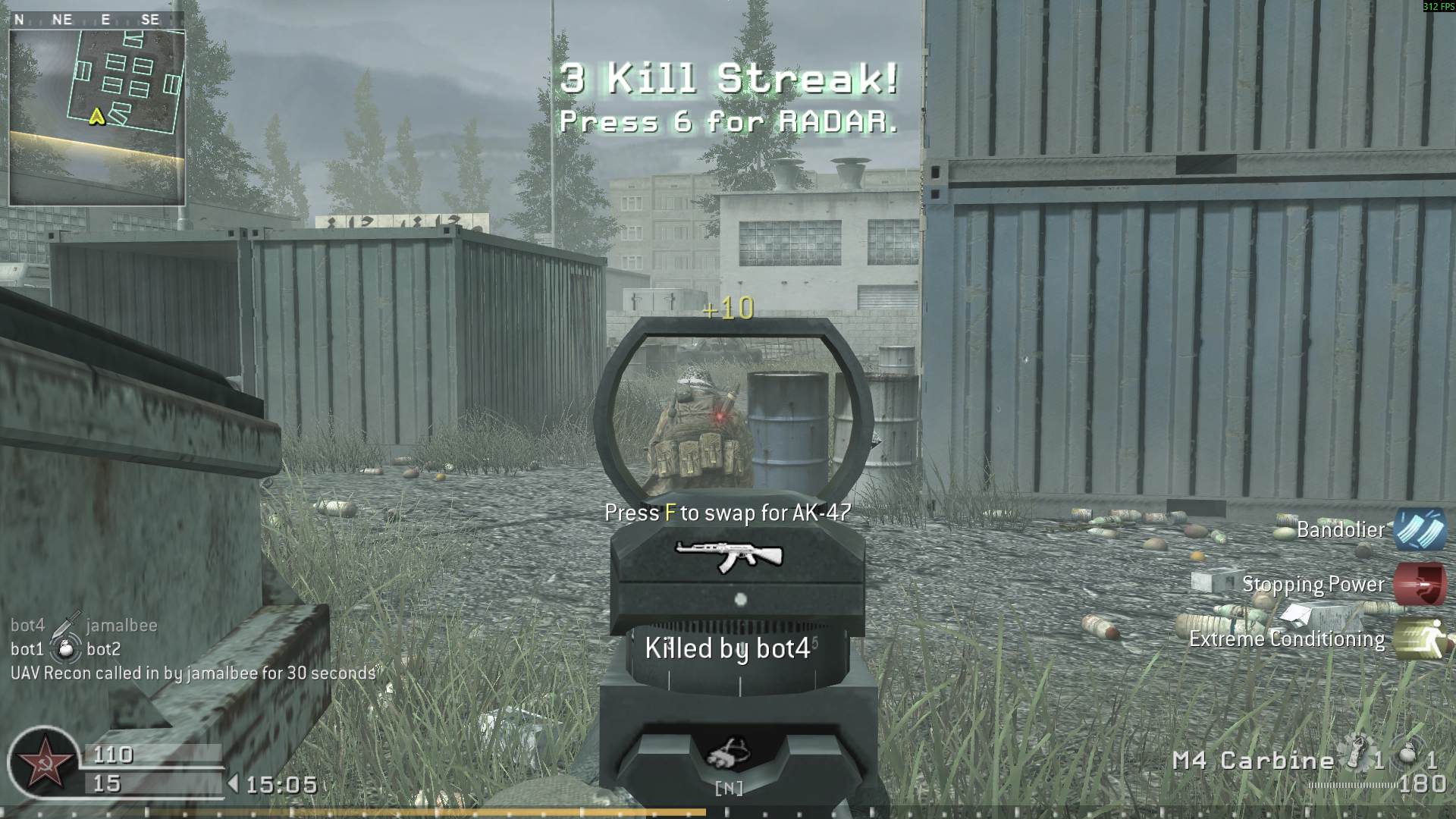
Task: Click the player arrow on the minimap
Action: [x=96, y=118]
